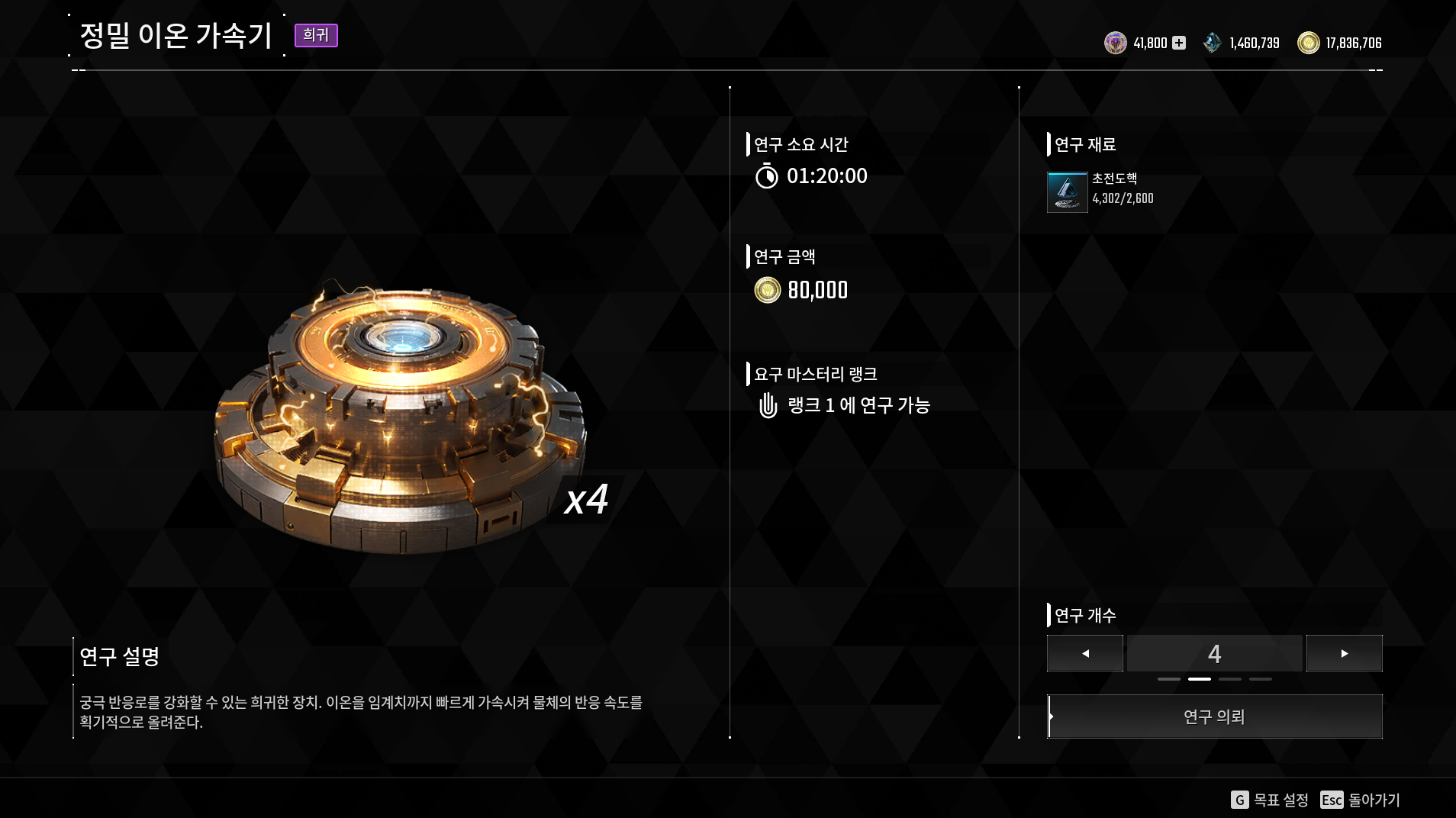This screenshot has height=818, width=1456.
Task: Click the 초전도핵 material icon
Action: [1067, 191]
